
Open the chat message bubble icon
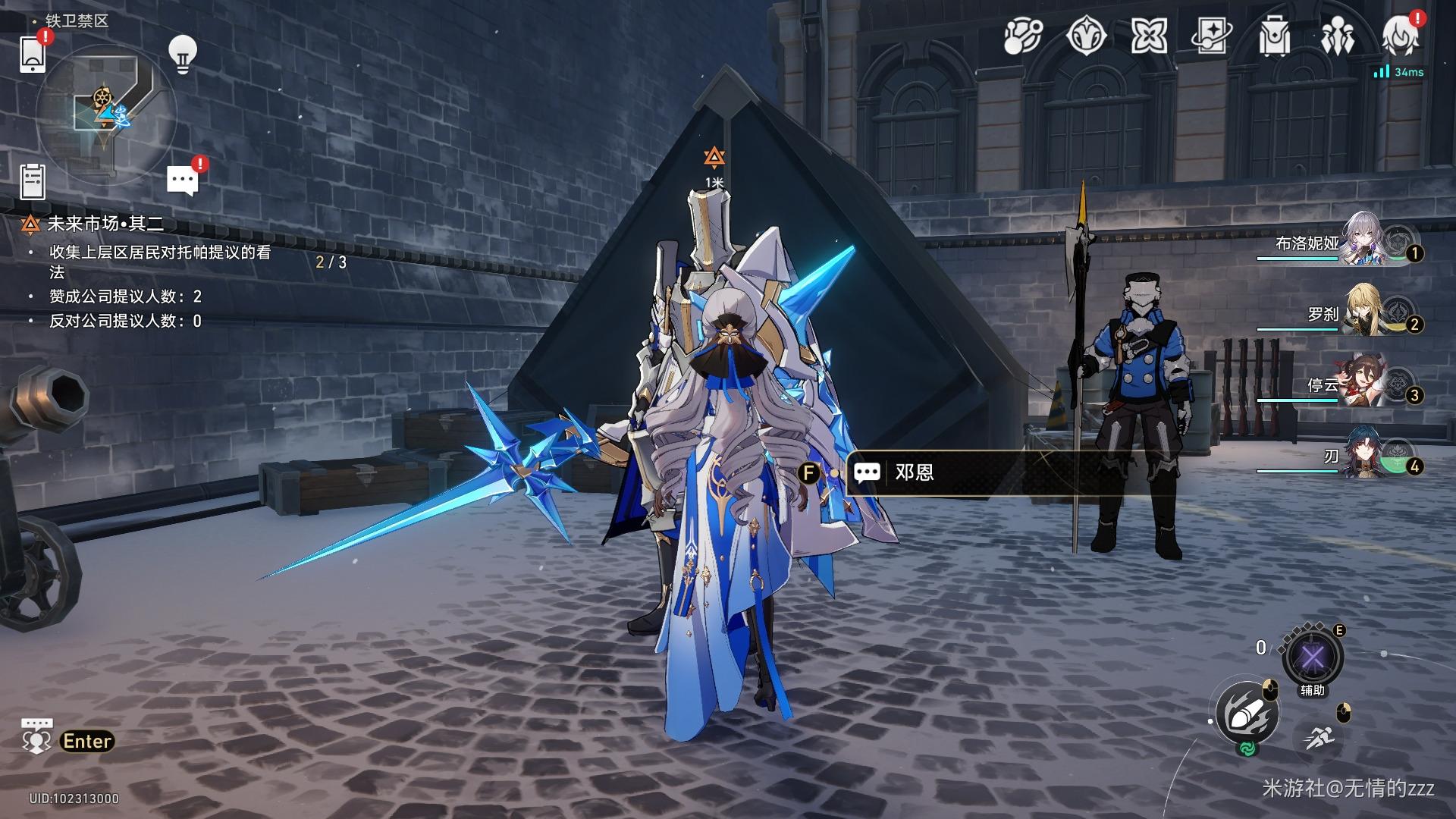click(182, 180)
